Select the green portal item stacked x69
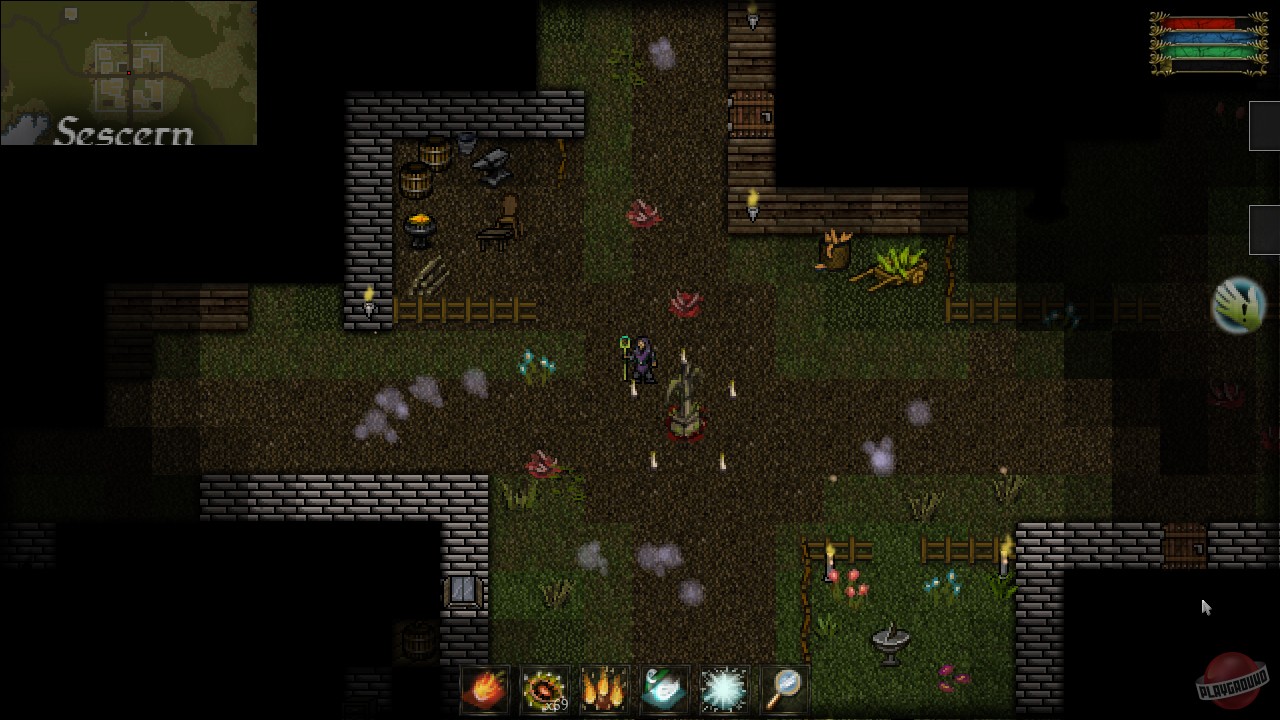This screenshot has width=1280, height=720. 545,689
